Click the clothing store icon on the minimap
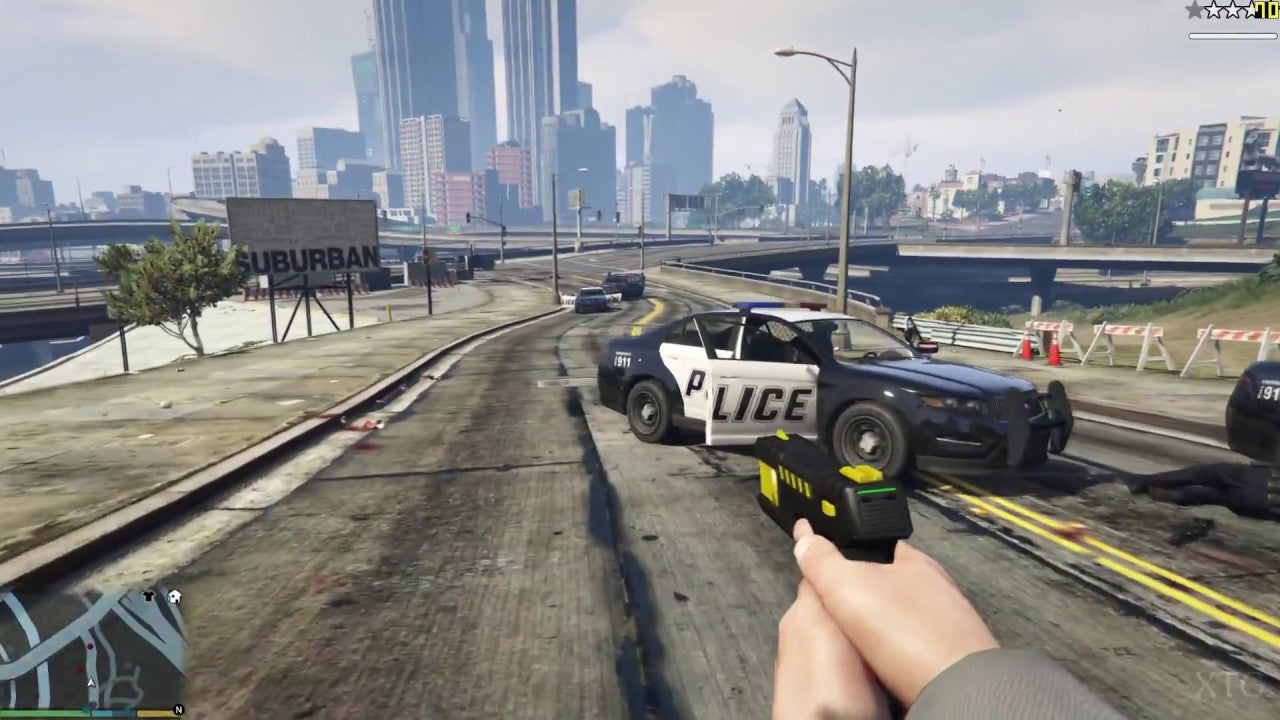This screenshot has height=720, width=1280. pos(148,595)
